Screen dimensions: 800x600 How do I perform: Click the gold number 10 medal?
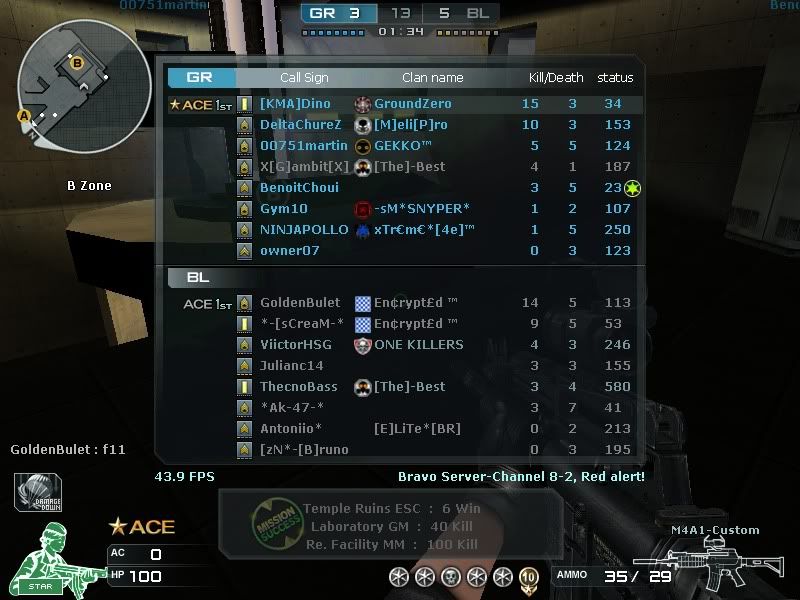(x=528, y=577)
